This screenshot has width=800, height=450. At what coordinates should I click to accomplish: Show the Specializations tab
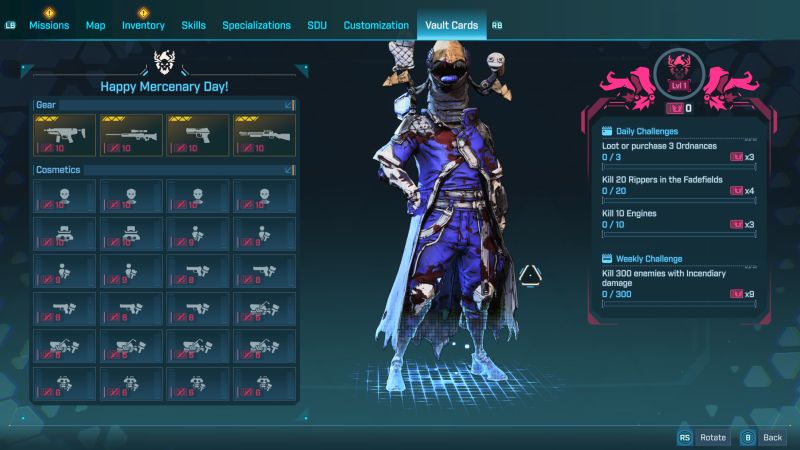pyautogui.click(x=256, y=25)
